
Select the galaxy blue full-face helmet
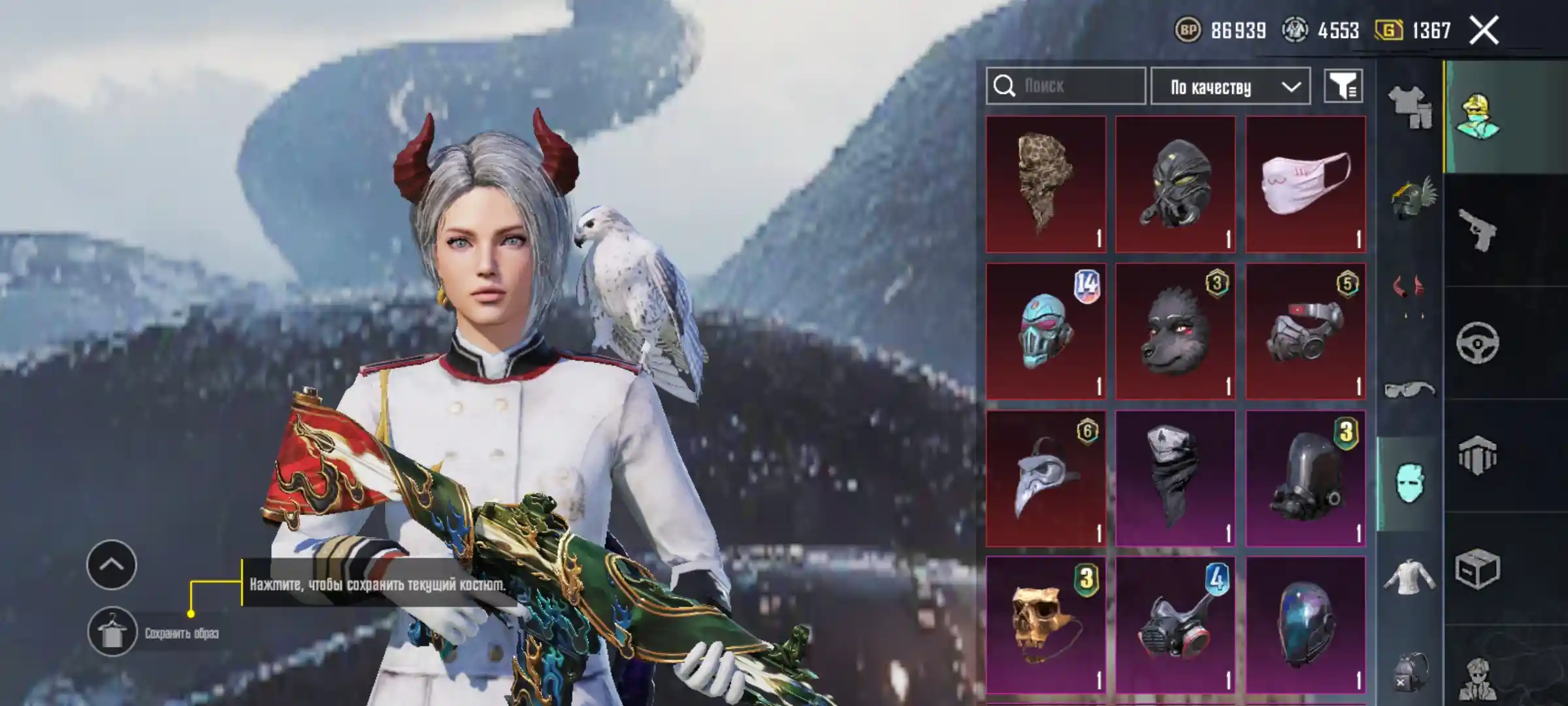[1305, 625]
